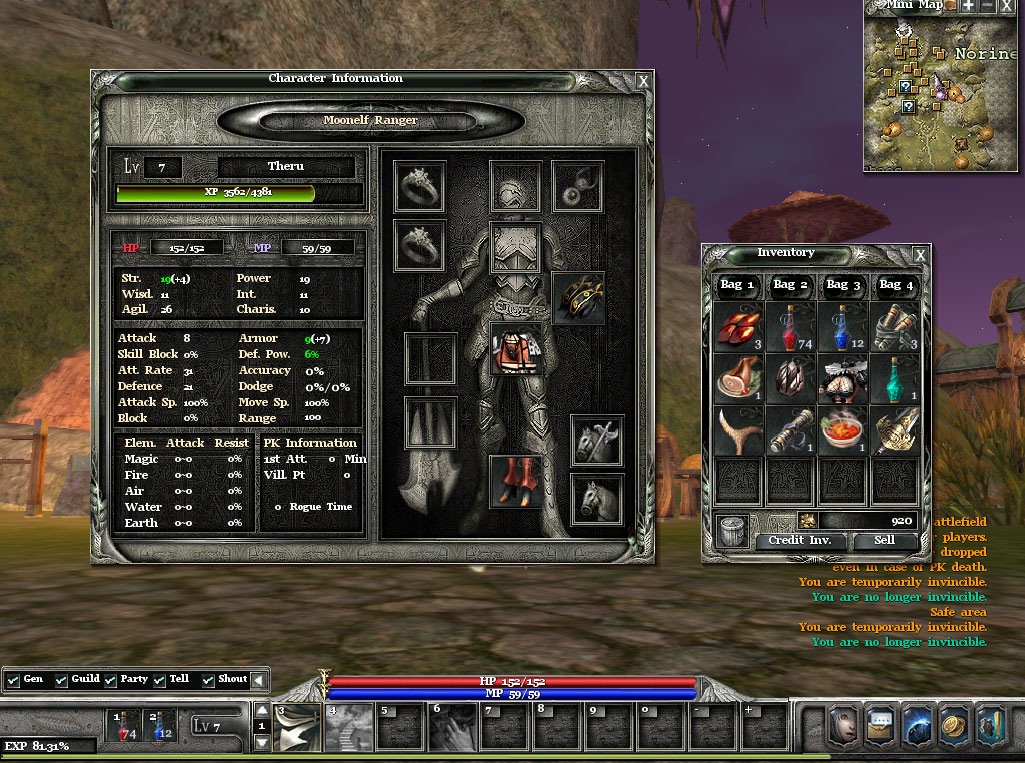Zoom in the minimap with the plus button

click(969, 6)
